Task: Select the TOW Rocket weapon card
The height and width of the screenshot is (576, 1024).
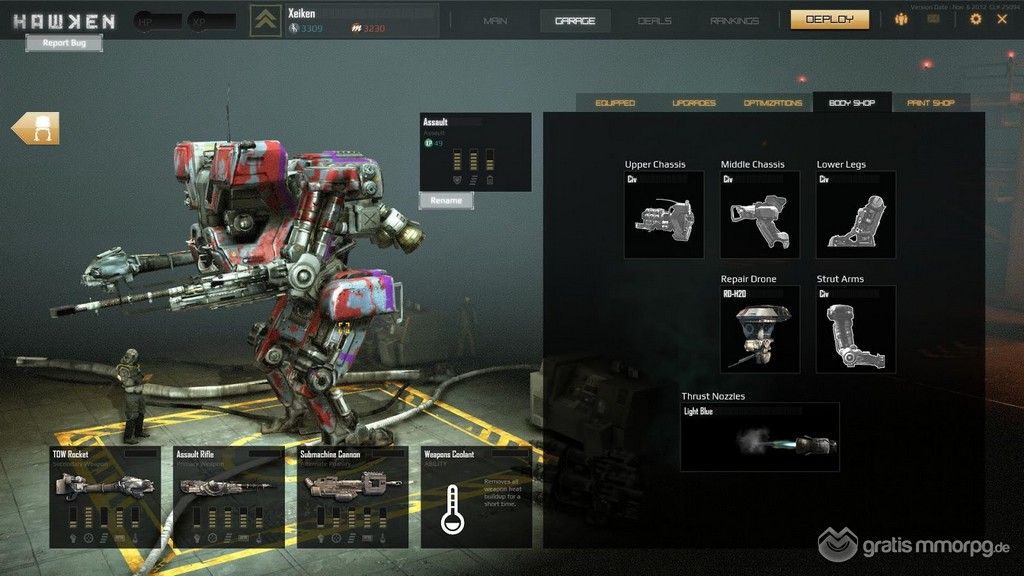Action: (105, 497)
